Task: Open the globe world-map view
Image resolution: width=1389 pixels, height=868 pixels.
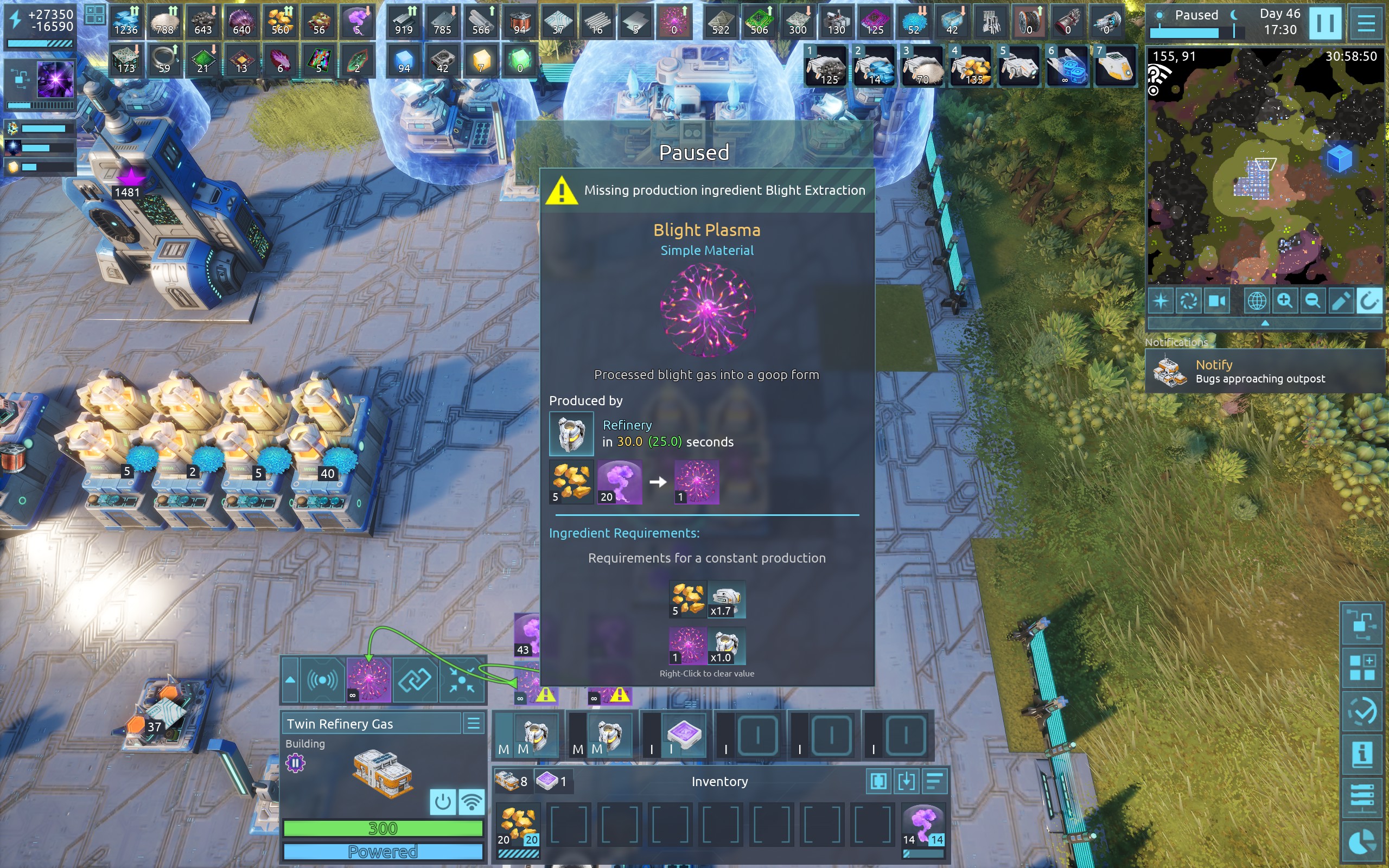Action: 1257,301
